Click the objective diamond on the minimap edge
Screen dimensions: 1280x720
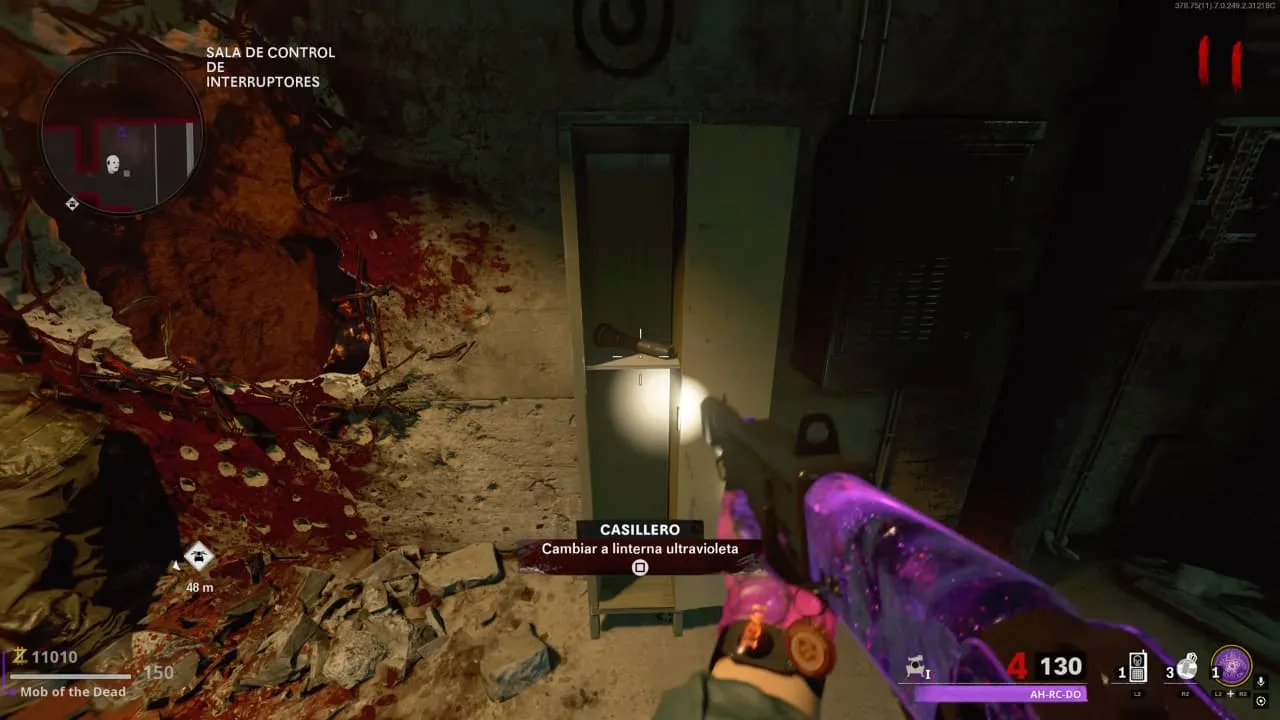click(72, 204)
